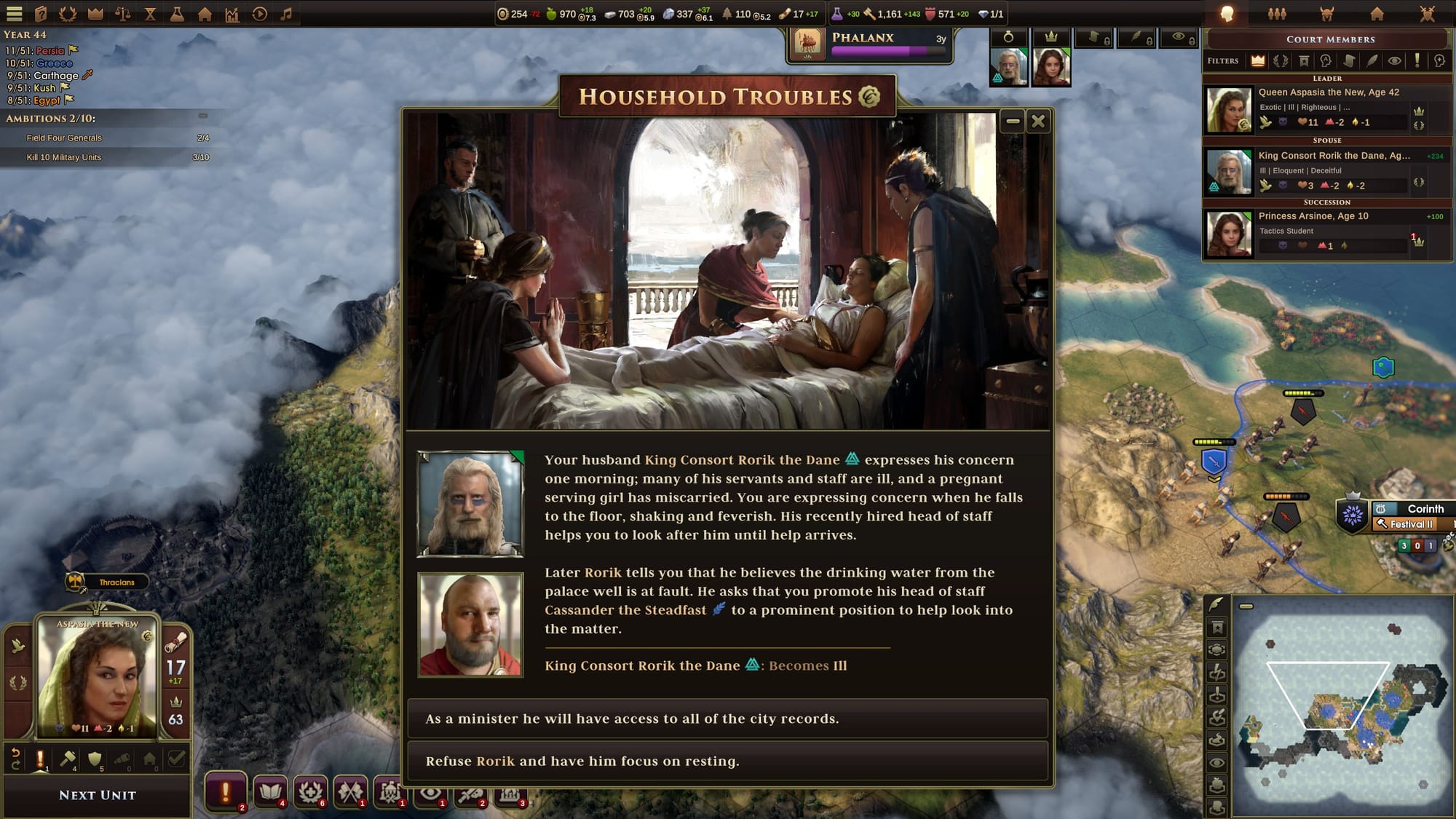Select Princess Arsinoe court row

(x=1326, y=232)
